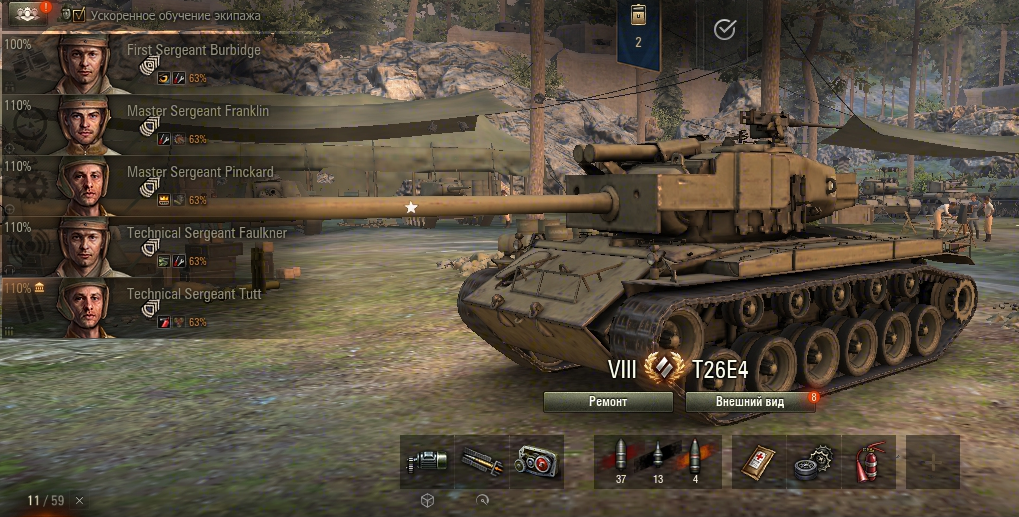Select Technical Sergeant Faulkner in the crew list
Image resolution: width=1019 pixels, height=517 pixels.
[x=150, y=246]
